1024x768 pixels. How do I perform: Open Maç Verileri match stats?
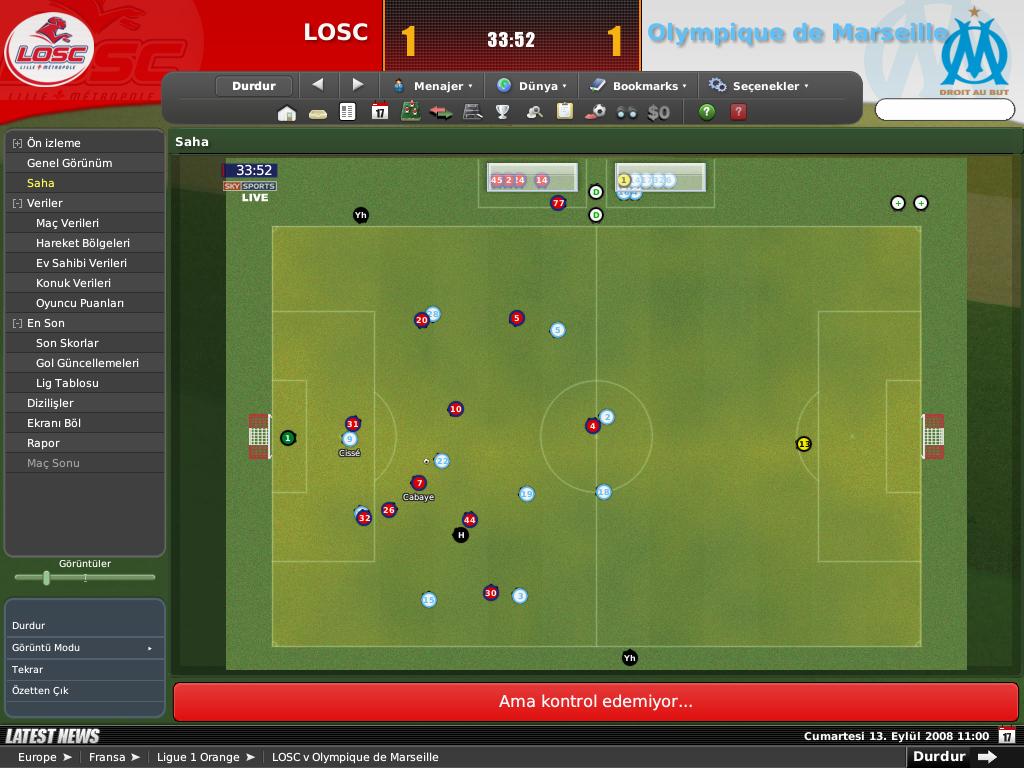pyautogui.click(x=67, y=223)
